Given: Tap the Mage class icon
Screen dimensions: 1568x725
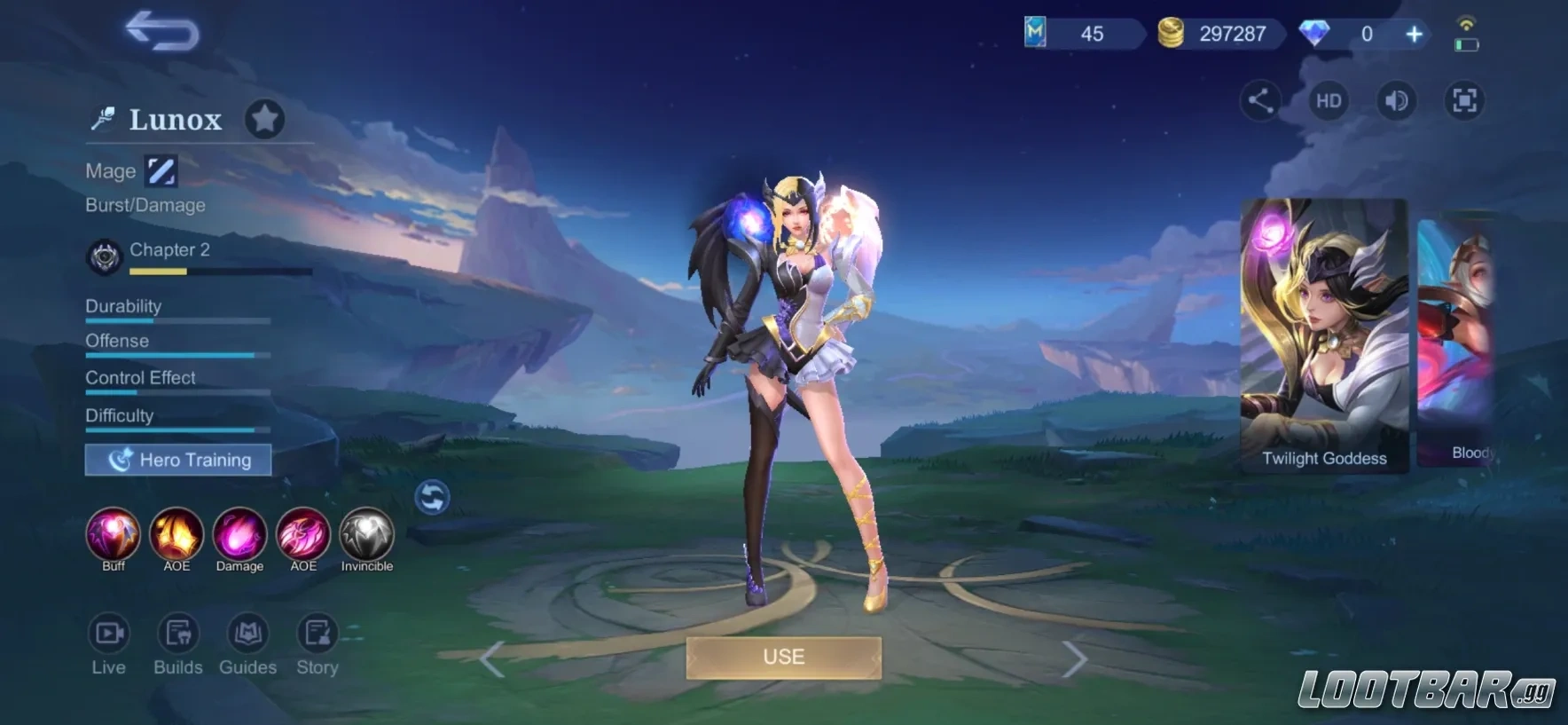Looking at the screenshot, I should tap(161, 169).
